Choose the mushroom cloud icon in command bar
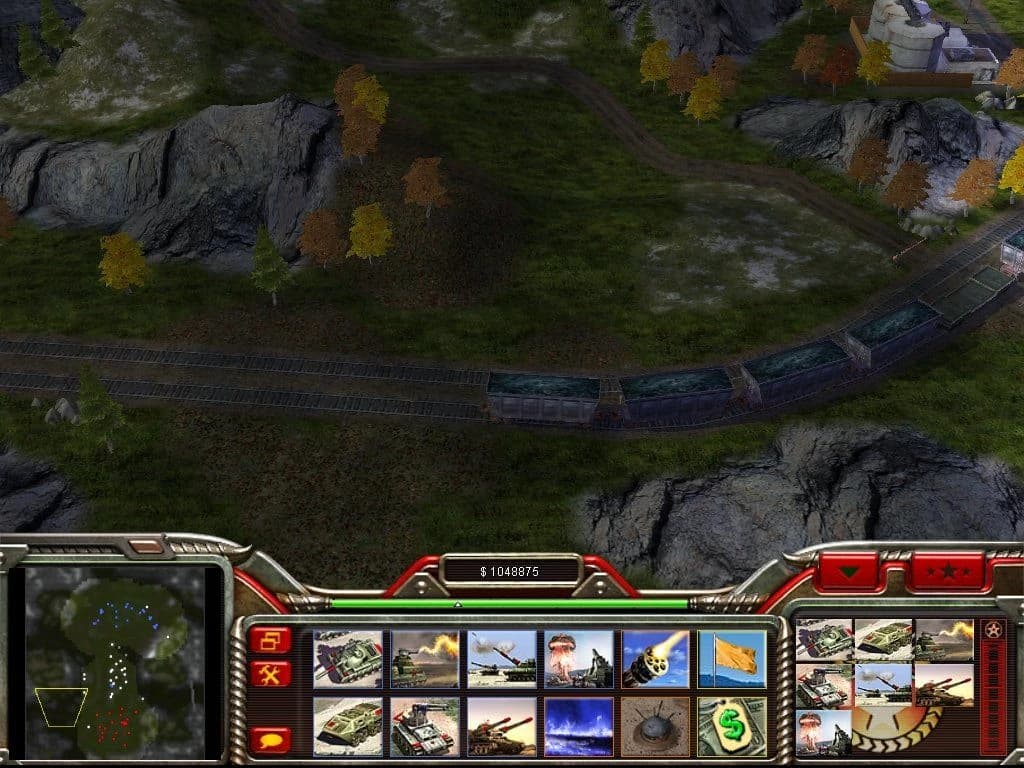Image resolution: width=1024 pixels, height=768 pixels. pyautogui.click(x=578, y=659)
